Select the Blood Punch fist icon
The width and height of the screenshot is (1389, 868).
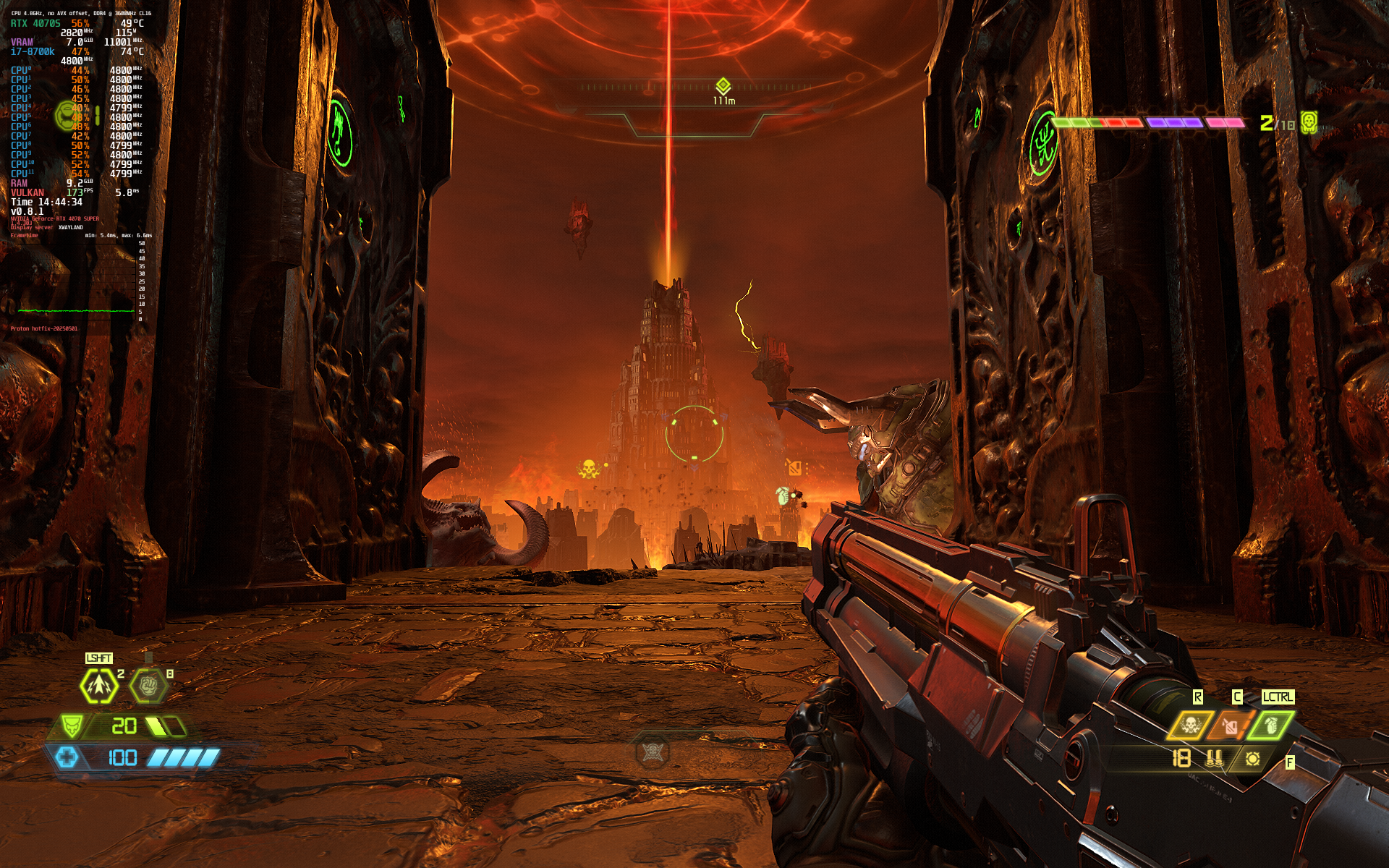149,685
